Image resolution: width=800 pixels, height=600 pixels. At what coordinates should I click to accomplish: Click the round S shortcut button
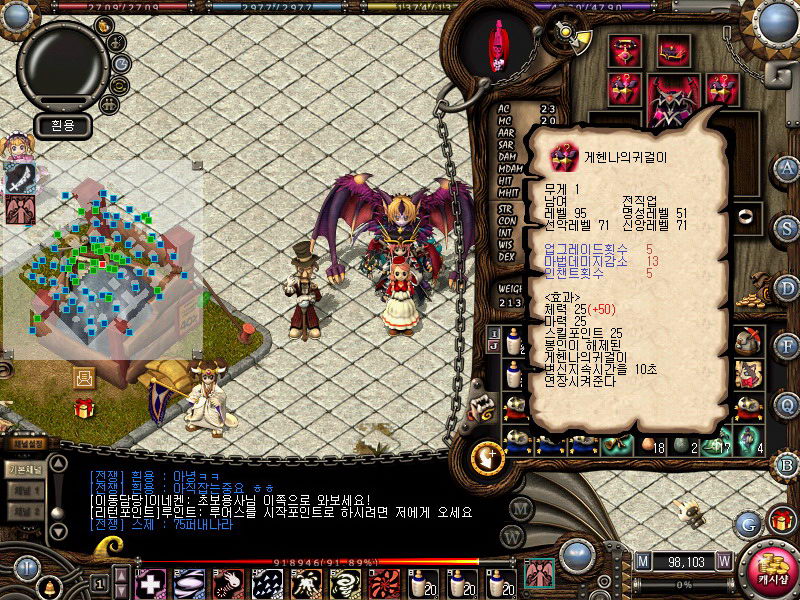click(787, 227)
